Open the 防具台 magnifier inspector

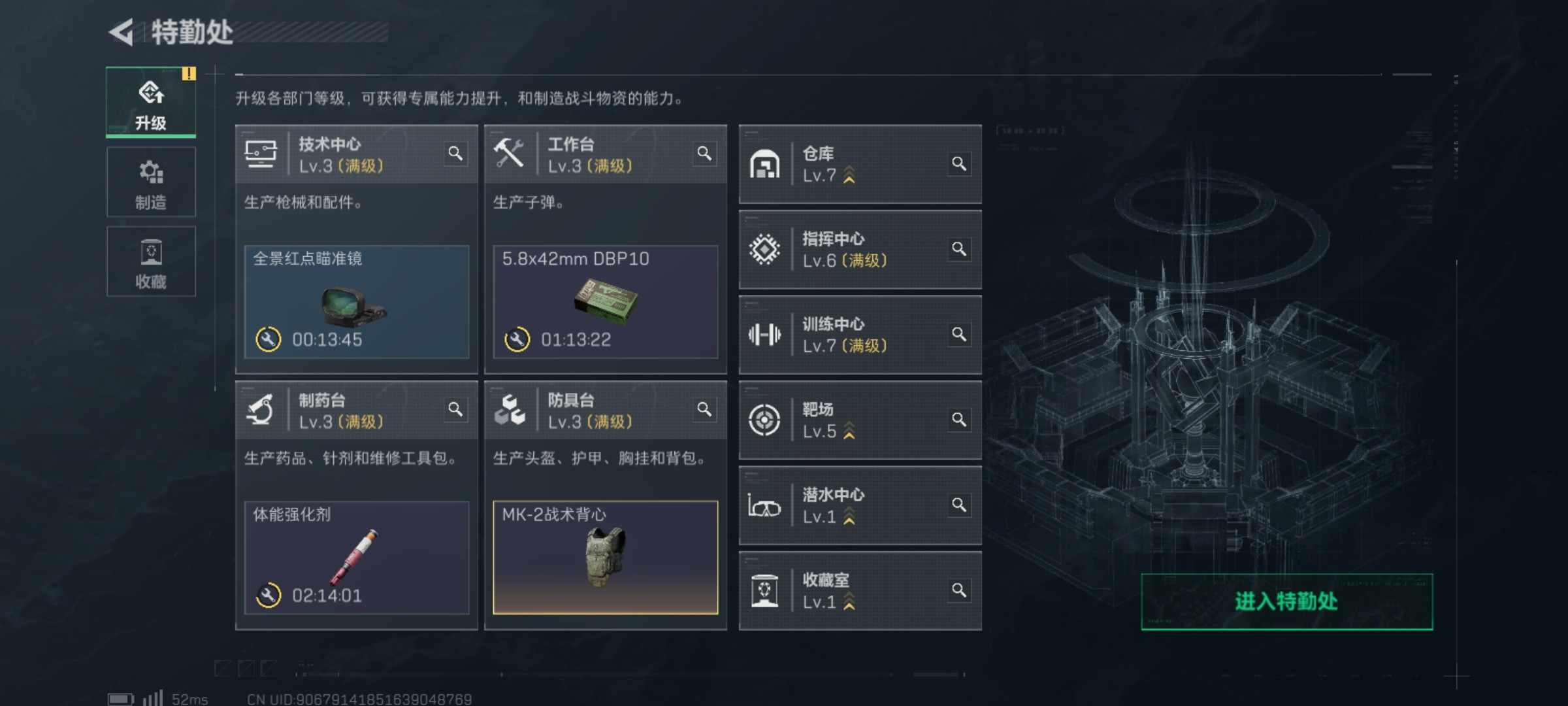[705, 410]
